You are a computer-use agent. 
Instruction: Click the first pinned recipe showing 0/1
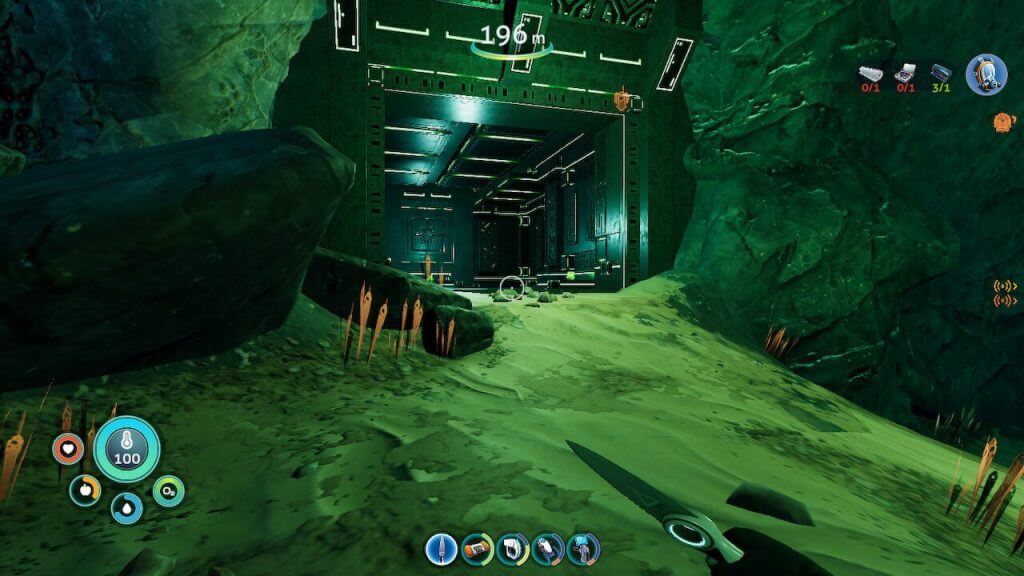tap(872, 73)
